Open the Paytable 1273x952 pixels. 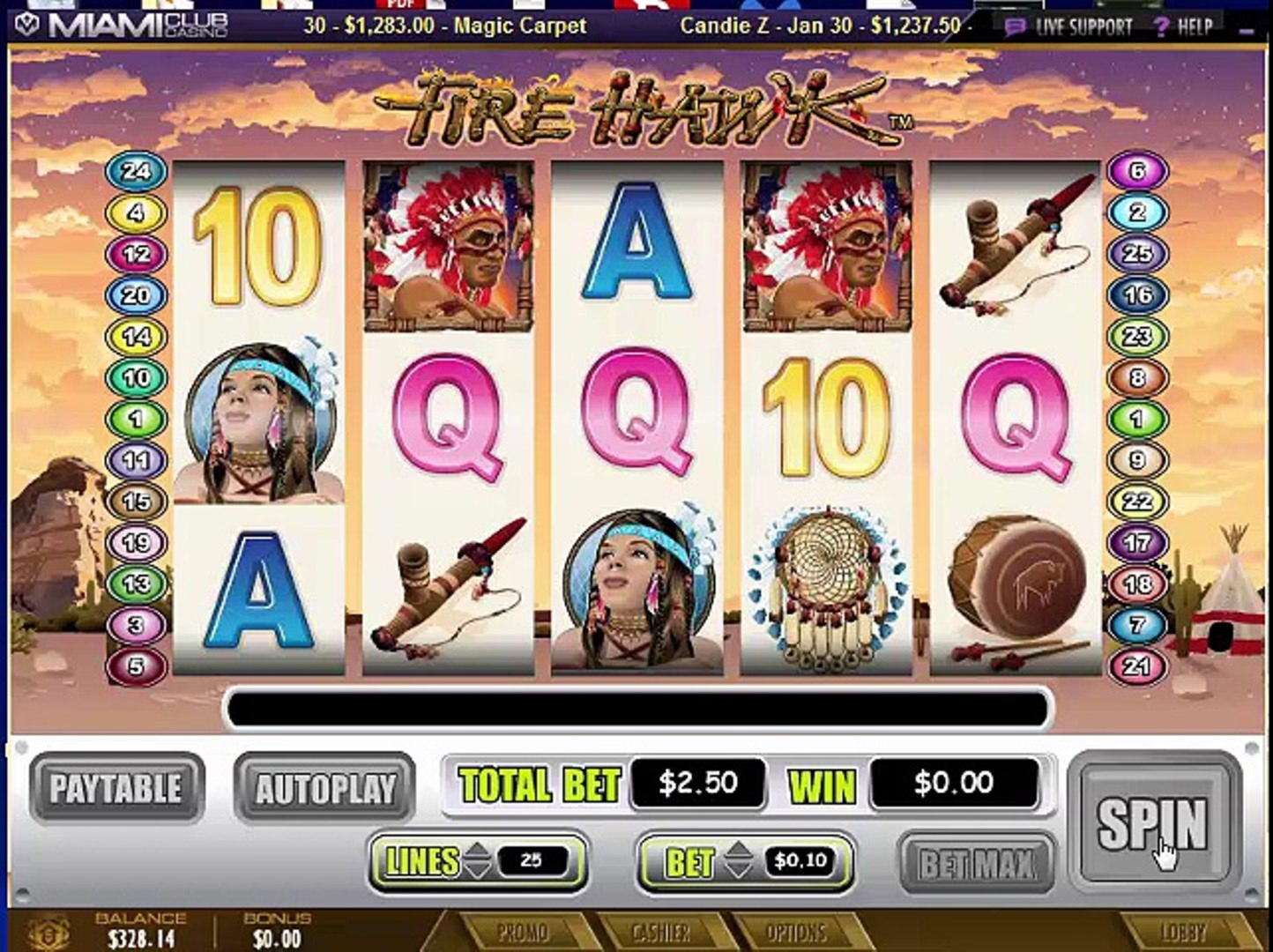coord(116,788)
